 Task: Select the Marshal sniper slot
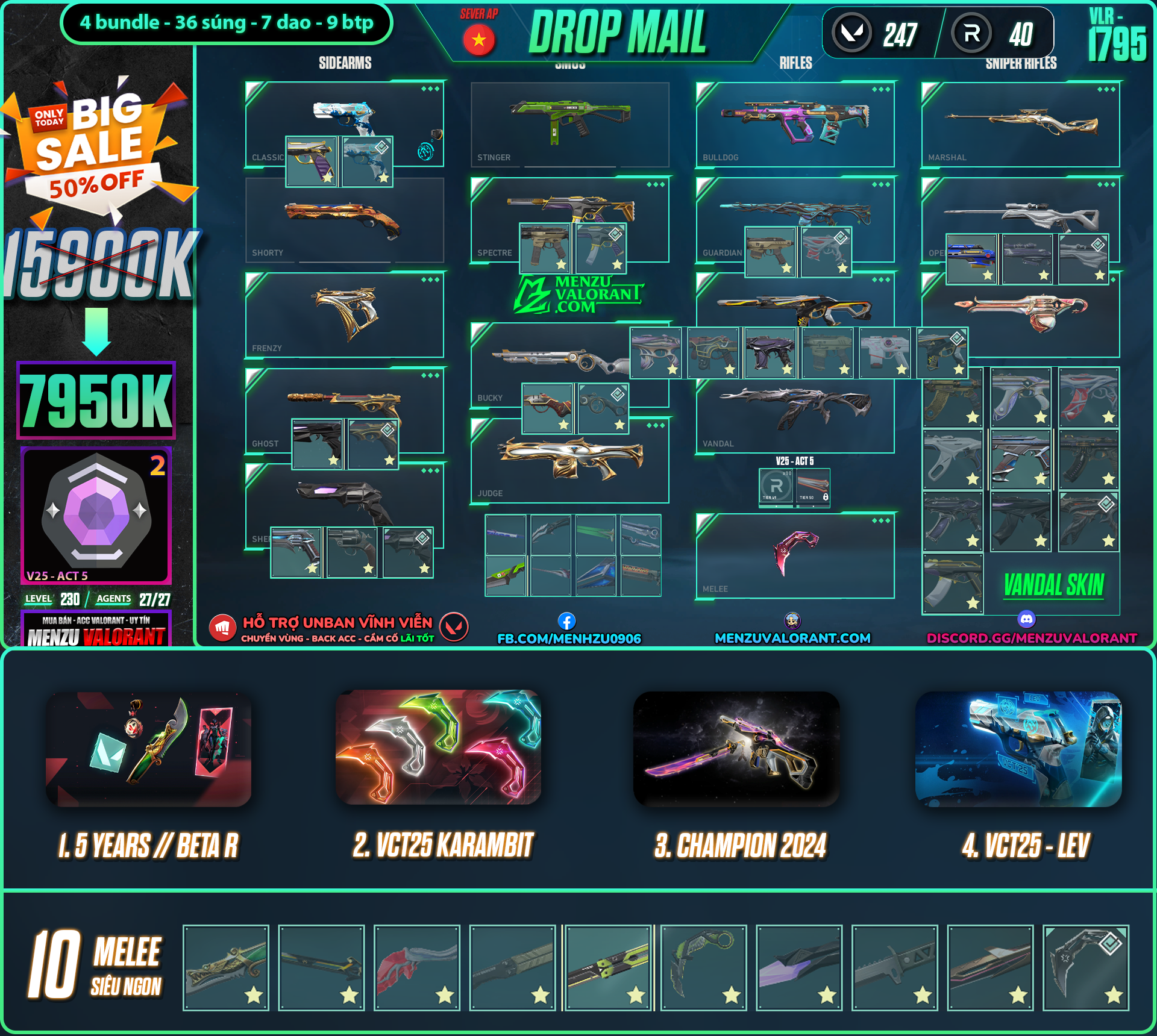(x=1020, y=124)
